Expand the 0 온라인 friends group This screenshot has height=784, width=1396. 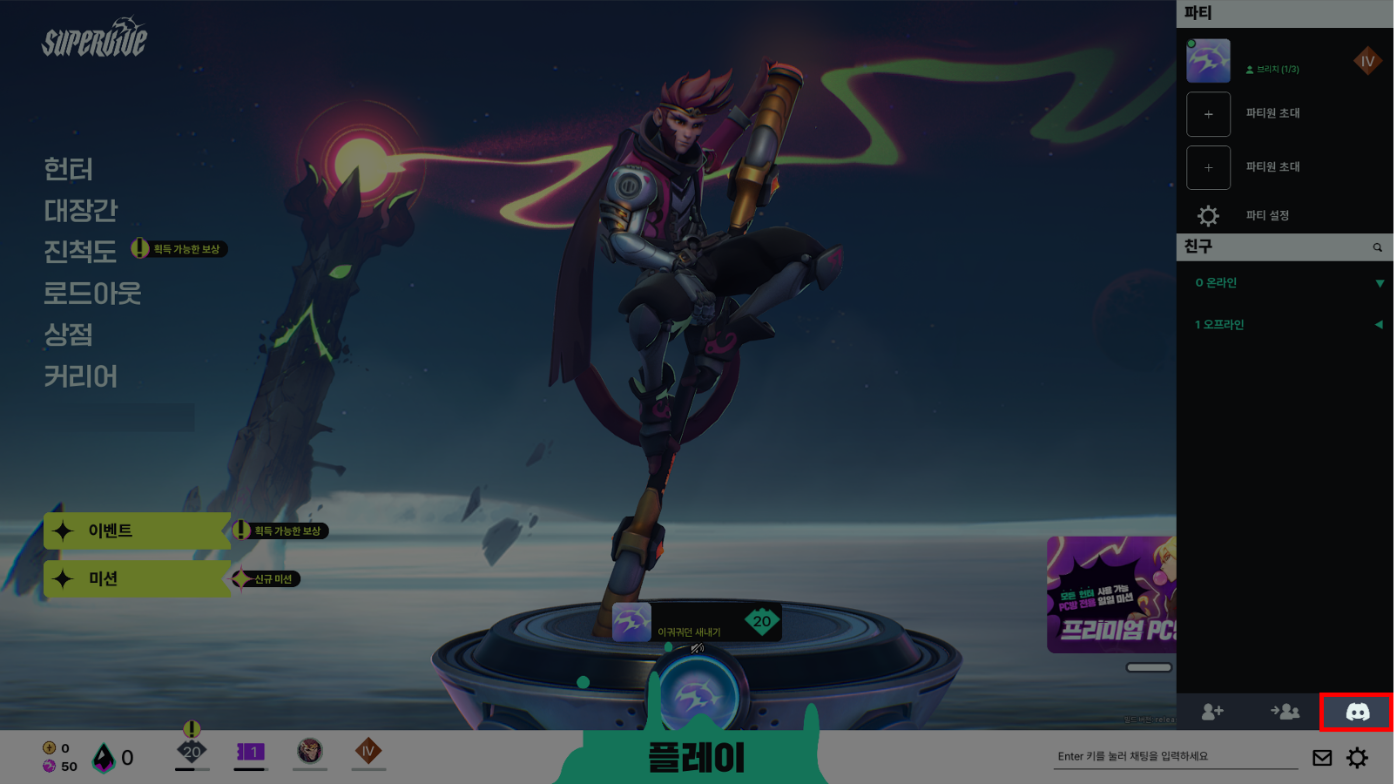pyautogui.click(x=1285, y=283)
